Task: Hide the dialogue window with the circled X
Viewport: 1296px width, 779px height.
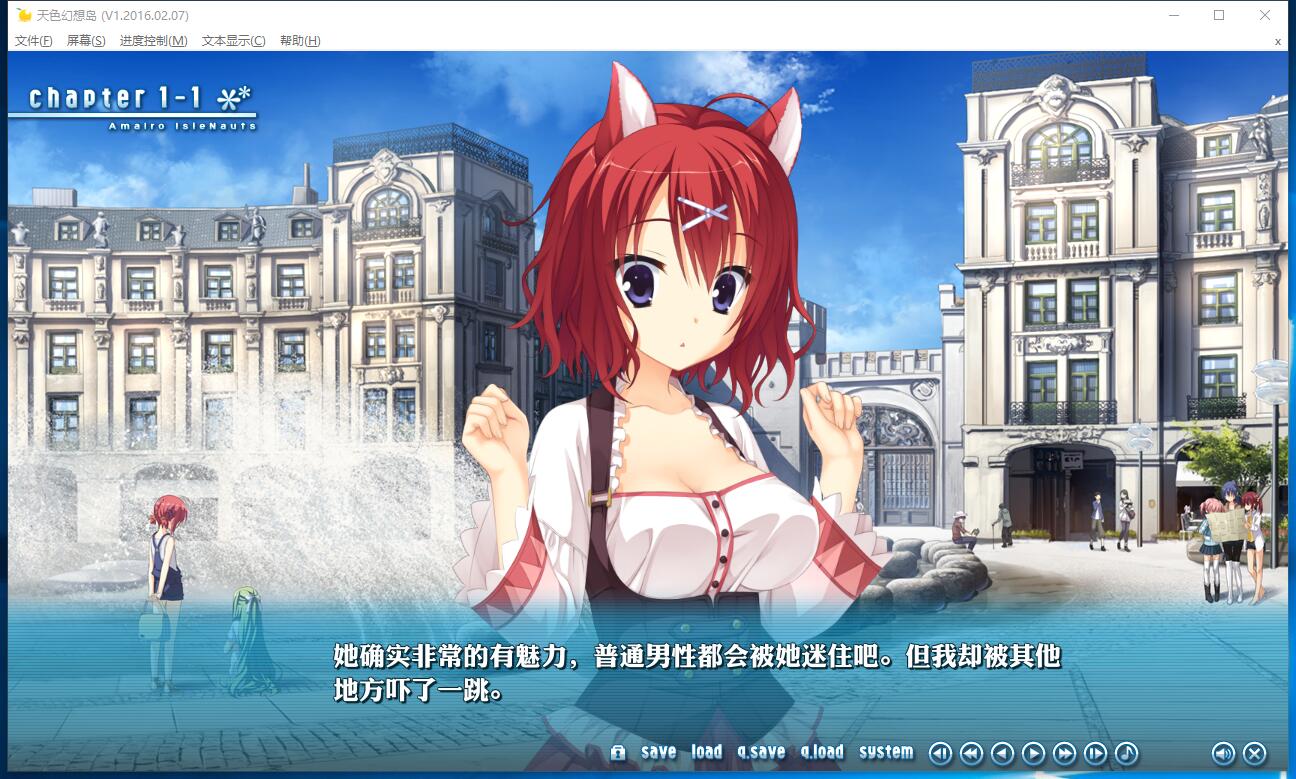Action: click(1254, 753)
